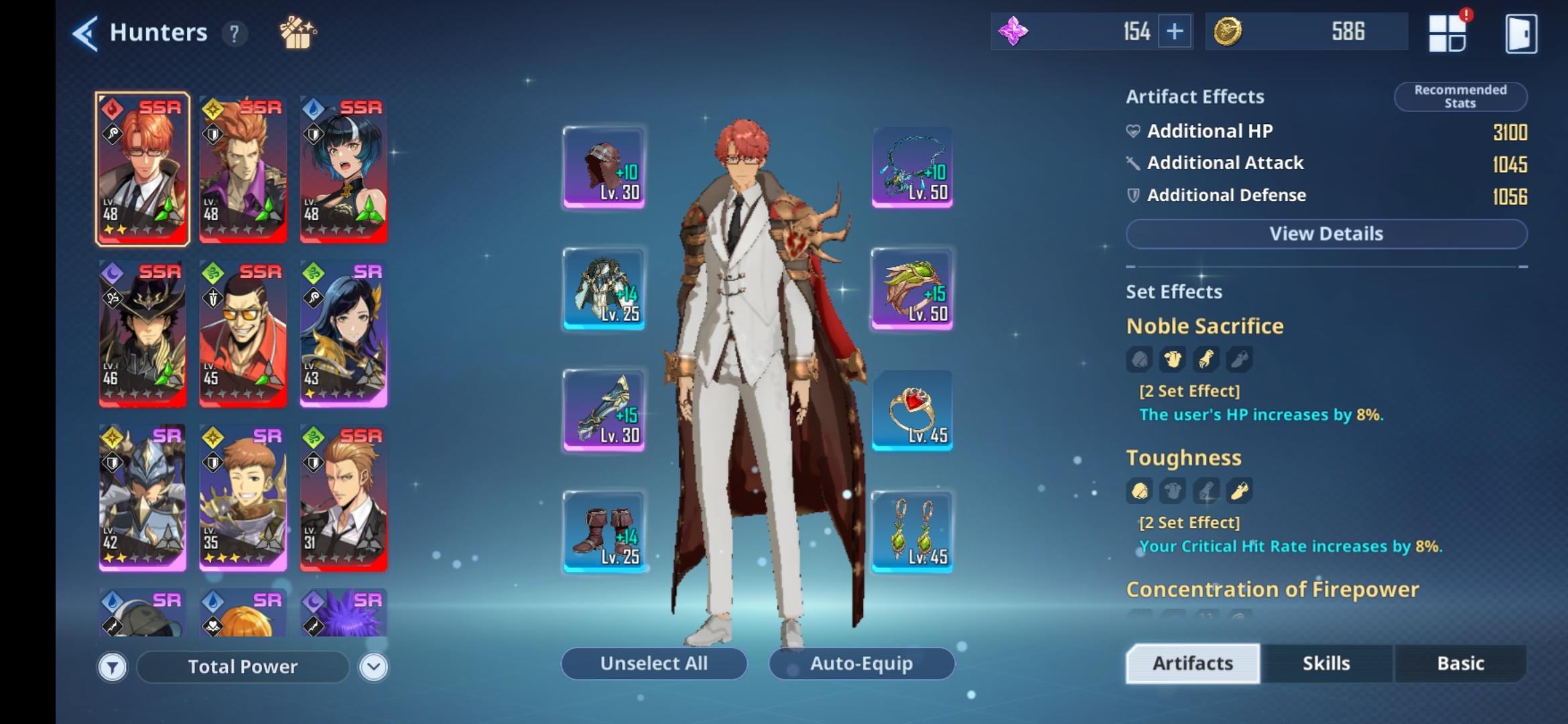The image size is (1568, 724).
Task: Select the heart ring artifact Lv. 45
Action: [x=911, y=410]
